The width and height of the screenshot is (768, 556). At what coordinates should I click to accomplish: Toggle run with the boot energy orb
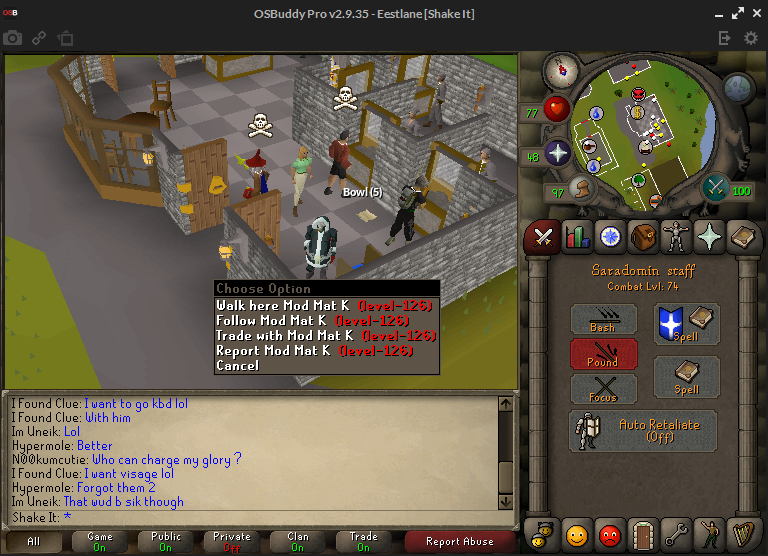[x=584, y=188]
